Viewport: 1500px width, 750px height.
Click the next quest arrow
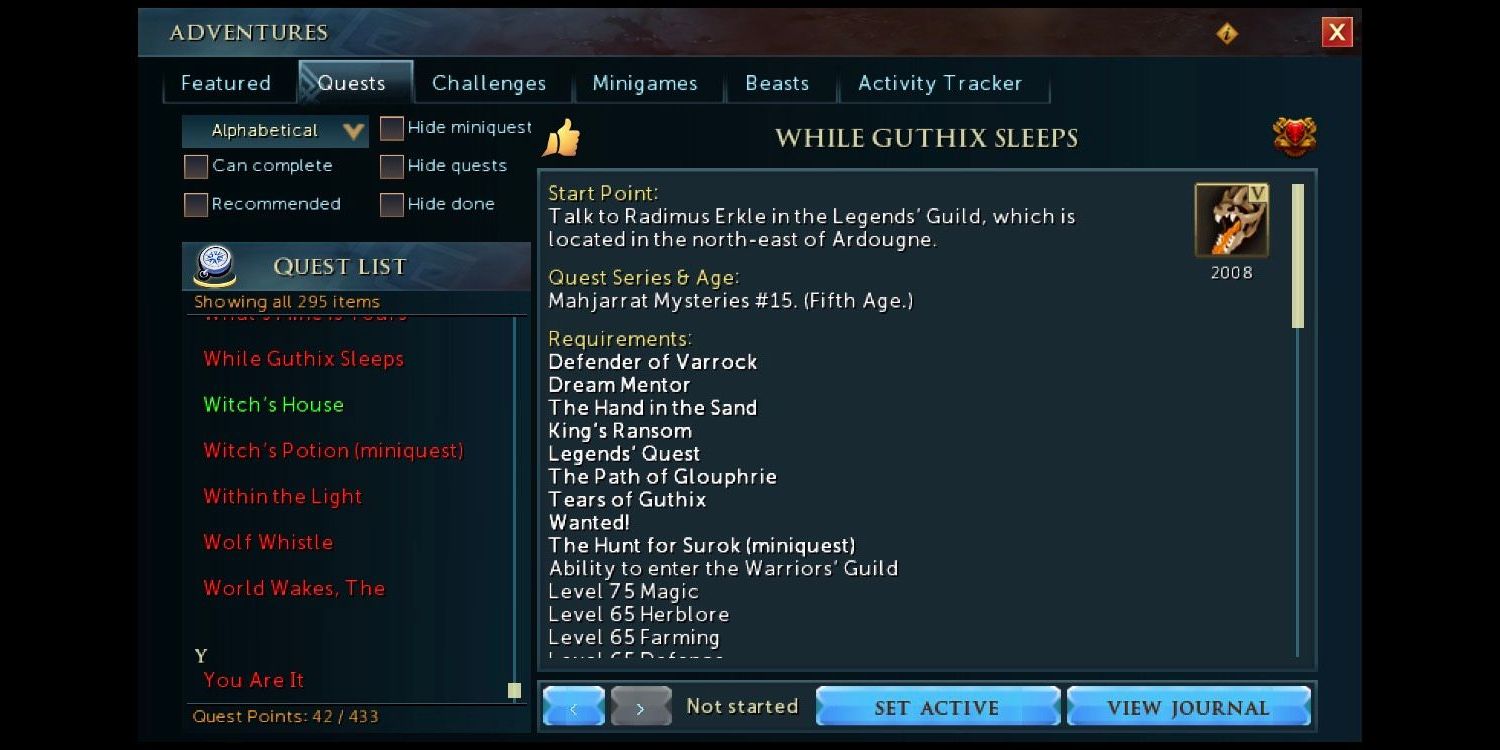(x=640, y=706)
